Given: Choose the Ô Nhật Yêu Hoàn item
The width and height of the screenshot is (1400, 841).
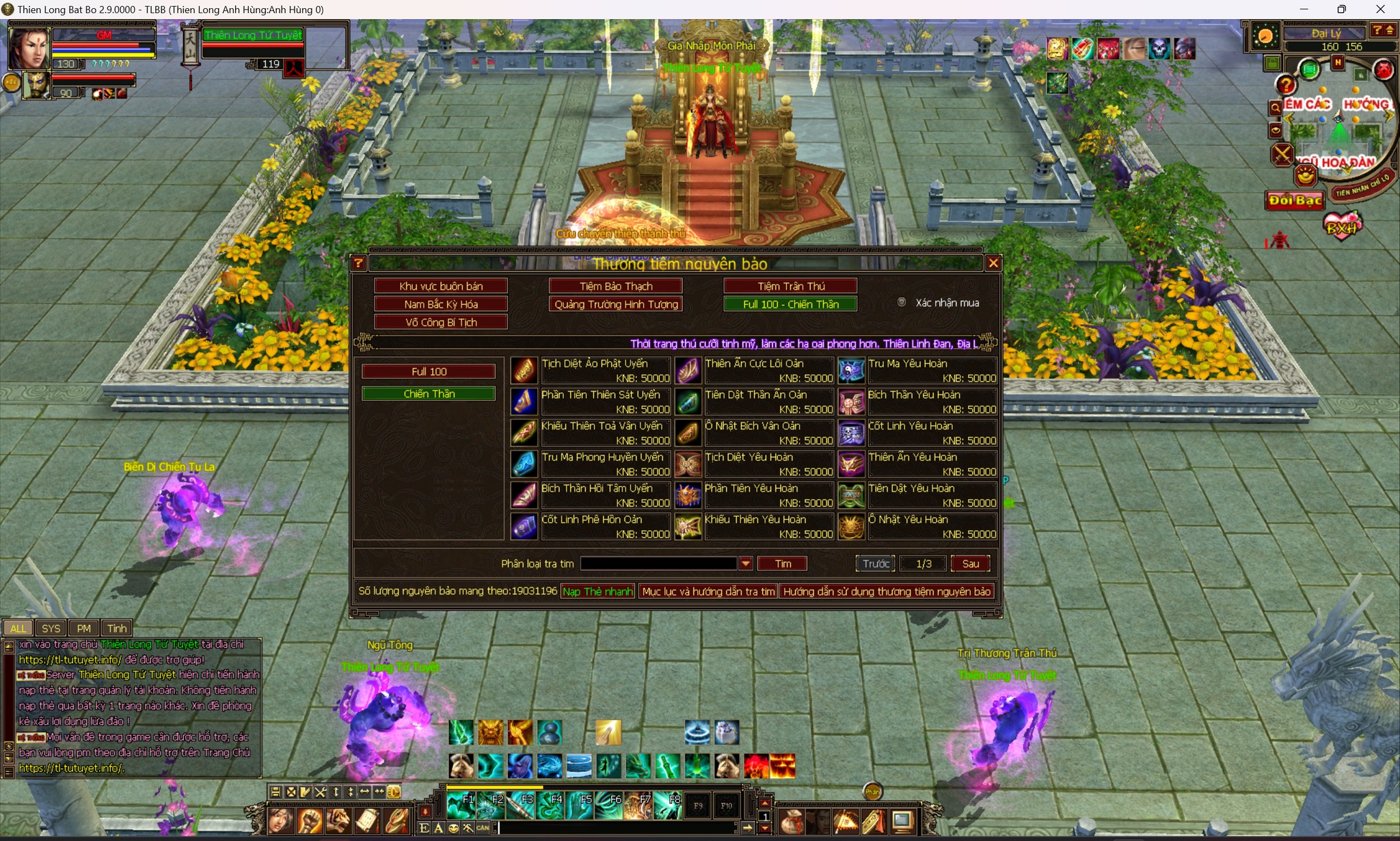Looking at the screenshot, I should coord(918,526).
